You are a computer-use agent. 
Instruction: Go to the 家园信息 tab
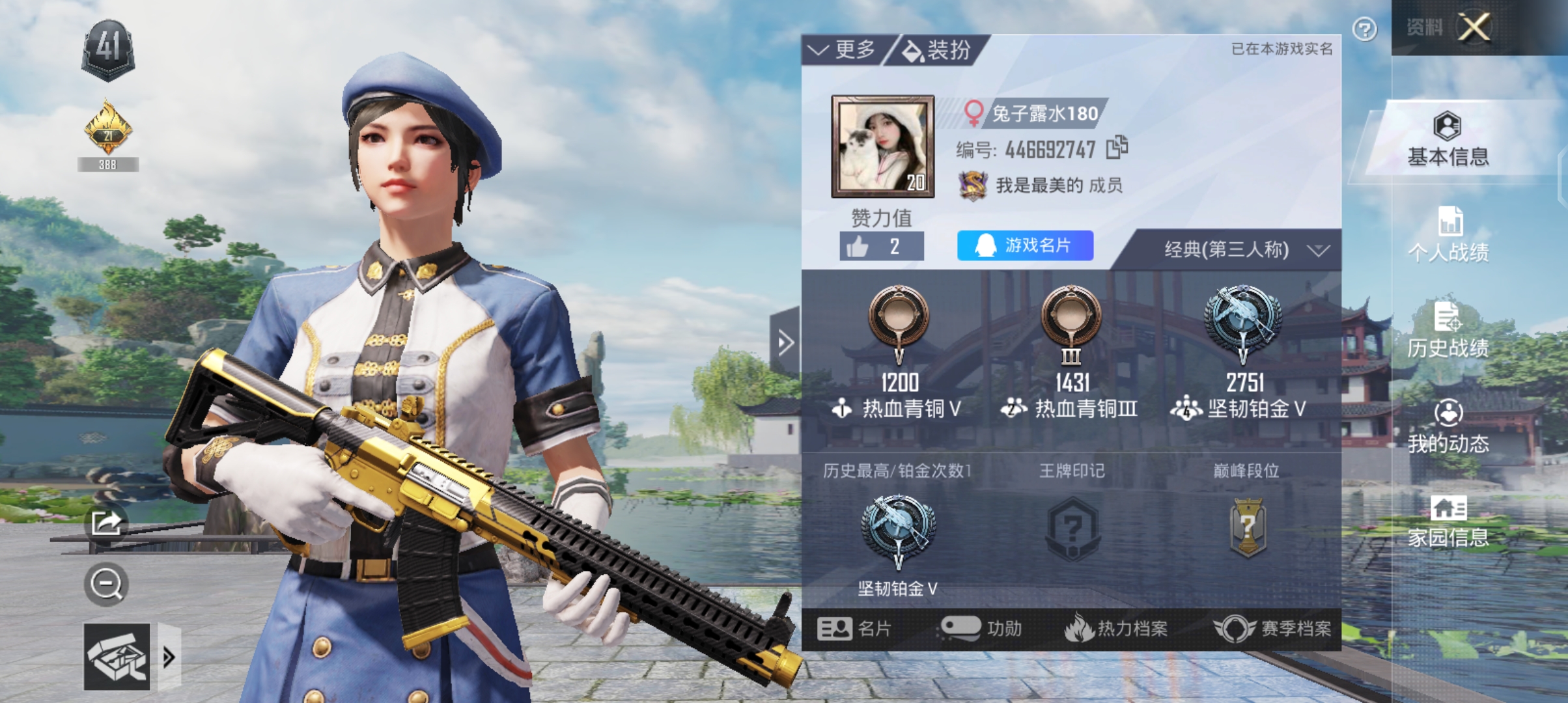1448,521
